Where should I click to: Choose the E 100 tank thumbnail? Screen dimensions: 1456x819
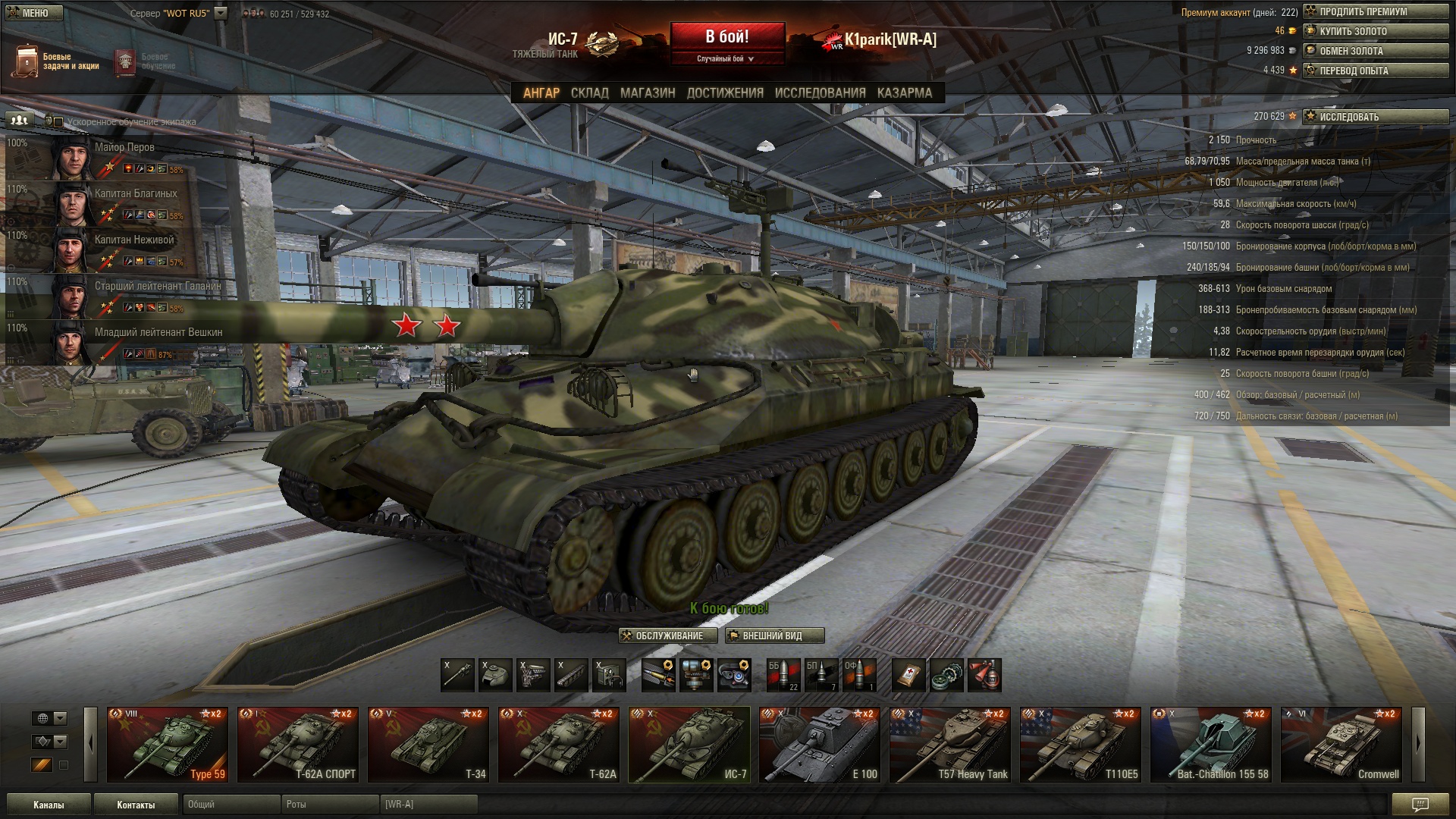[820, 744]
